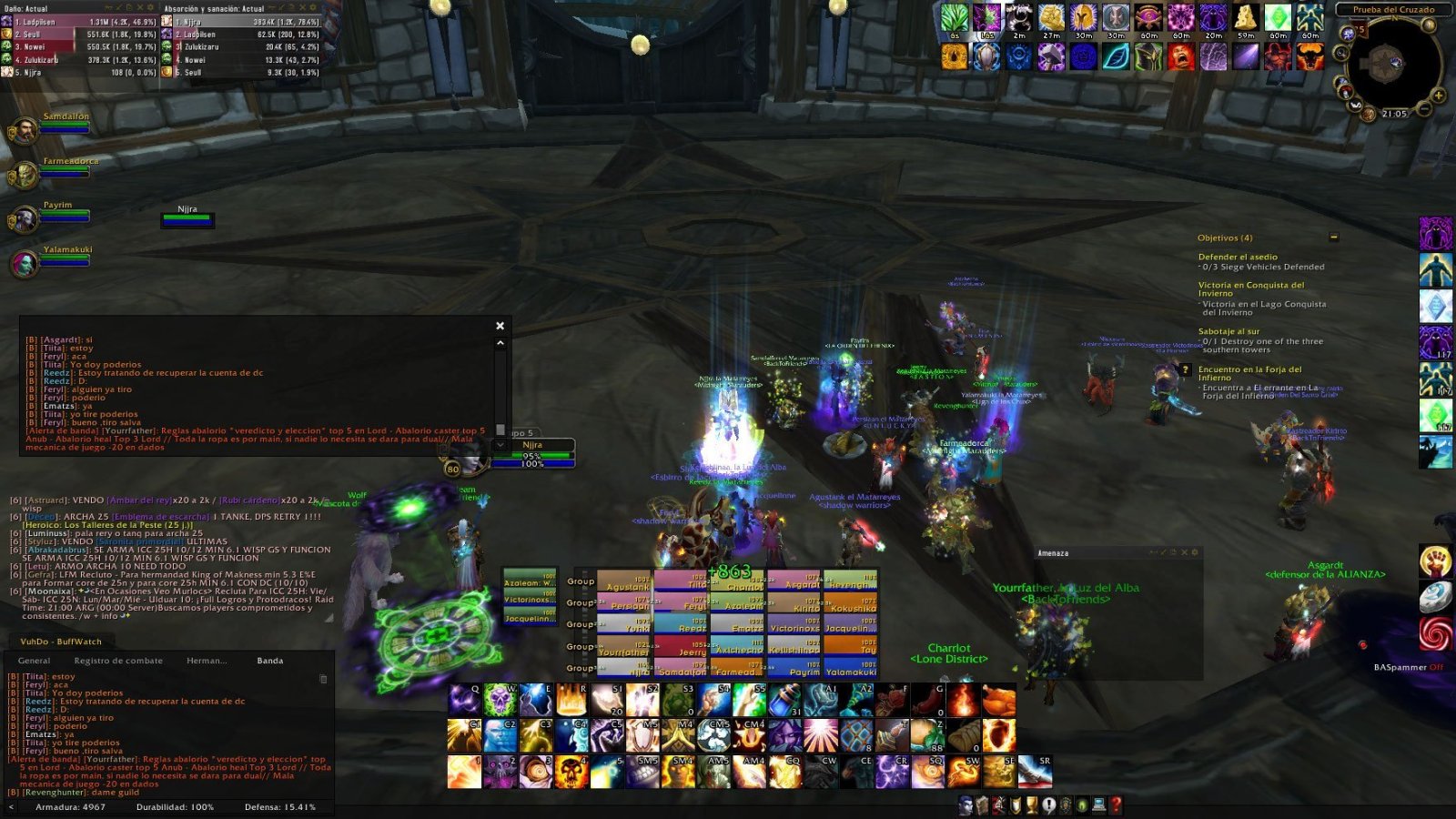Screen dimensions: 1456x819
Task: Switch to the General chat tab
Action: pyautogui.click(x=34, y=661)
